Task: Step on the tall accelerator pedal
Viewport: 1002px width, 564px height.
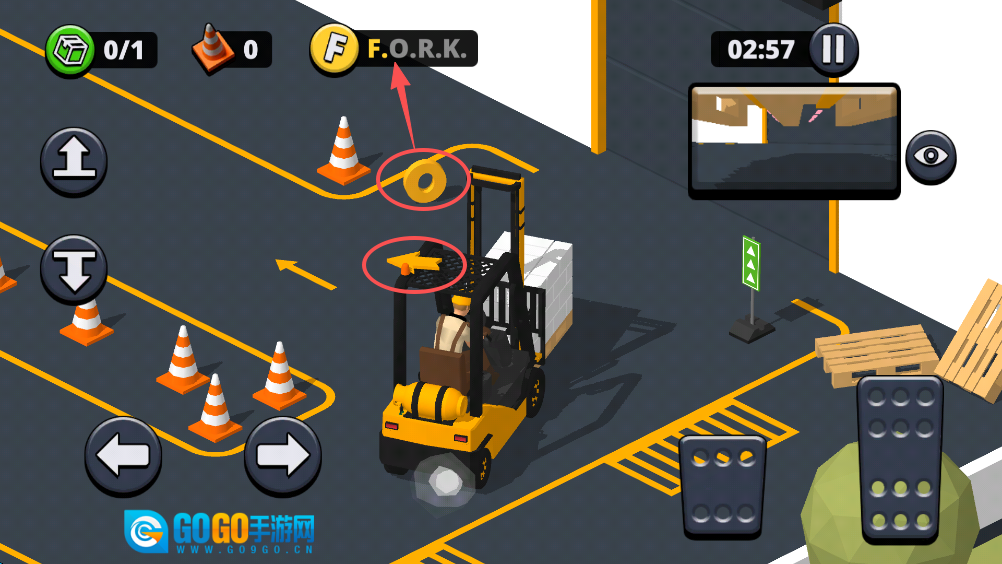Action: pos(900,459)
